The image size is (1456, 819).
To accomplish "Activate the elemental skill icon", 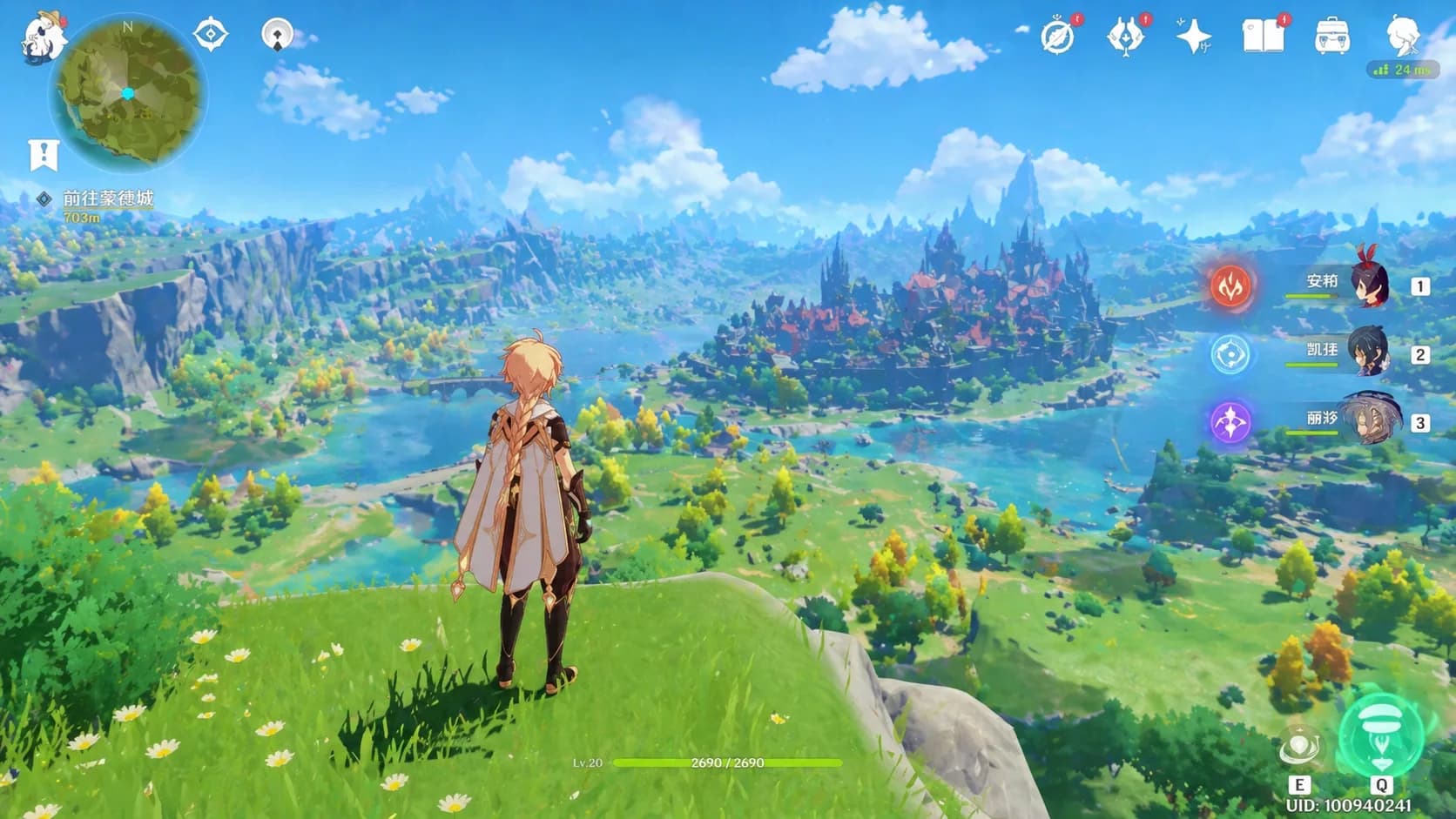I will [x=1299, y=748].
